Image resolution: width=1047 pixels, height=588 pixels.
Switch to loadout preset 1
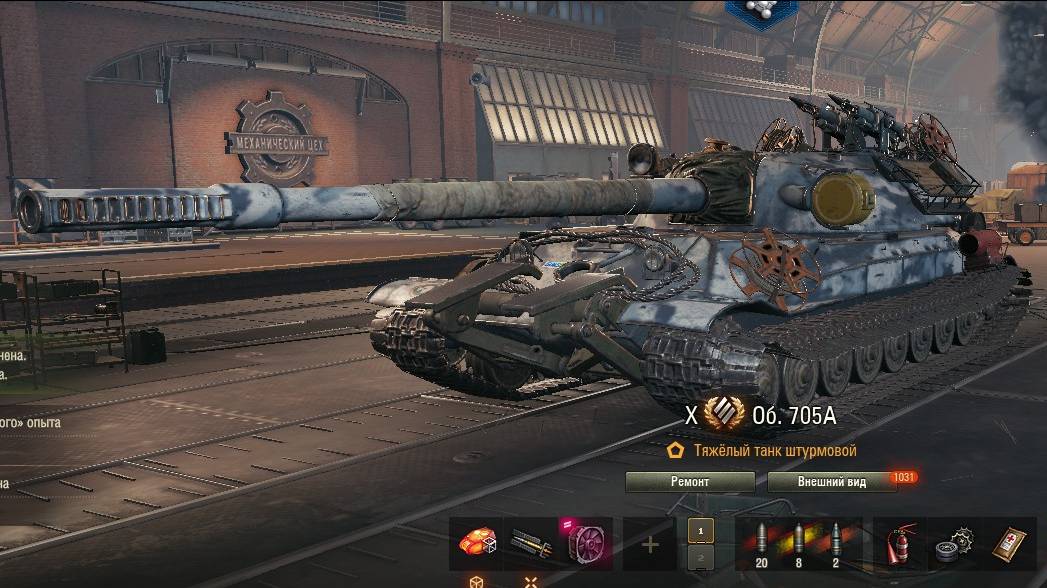point(701,531)
